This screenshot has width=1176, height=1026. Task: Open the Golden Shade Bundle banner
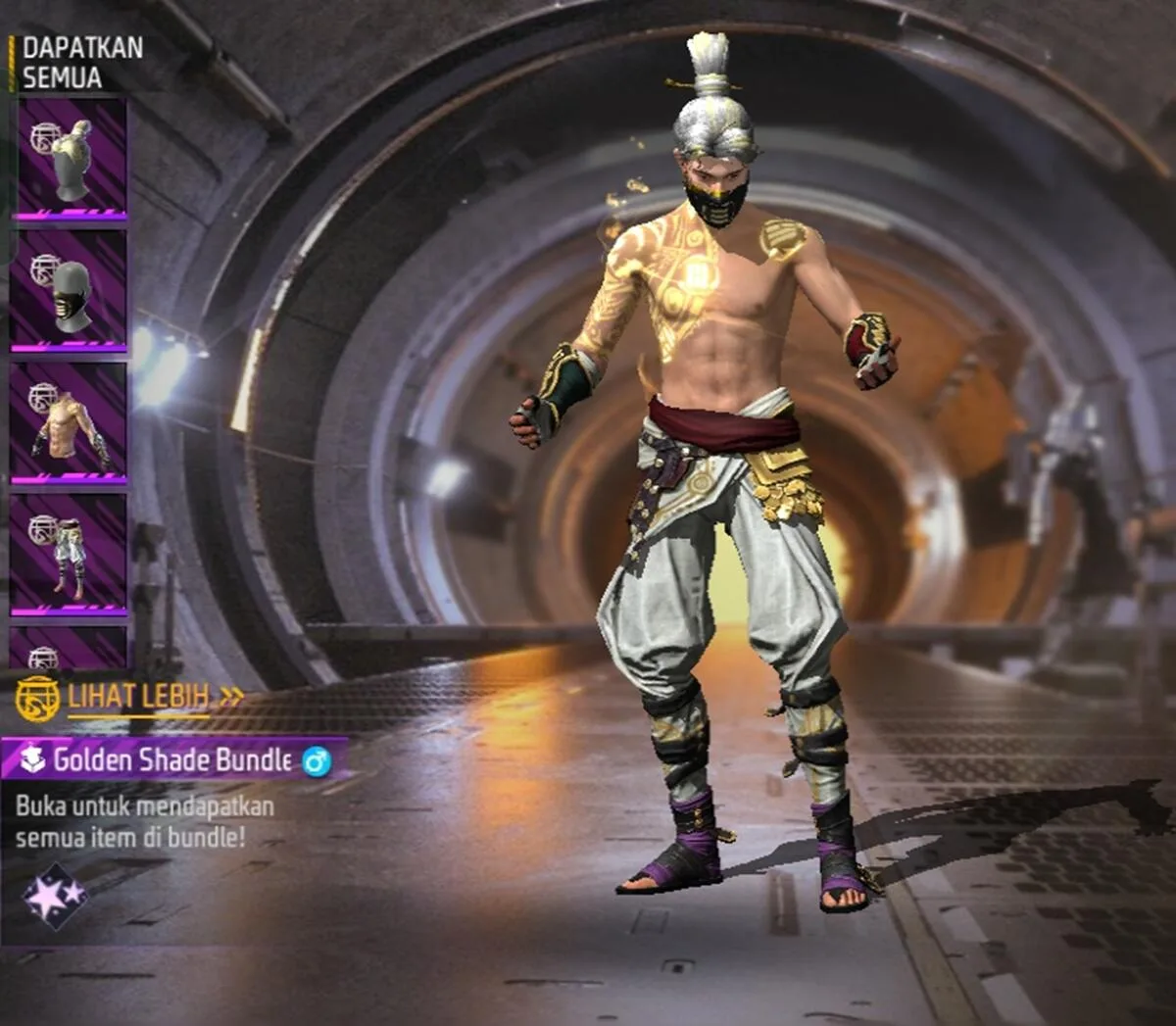point(172,759)
